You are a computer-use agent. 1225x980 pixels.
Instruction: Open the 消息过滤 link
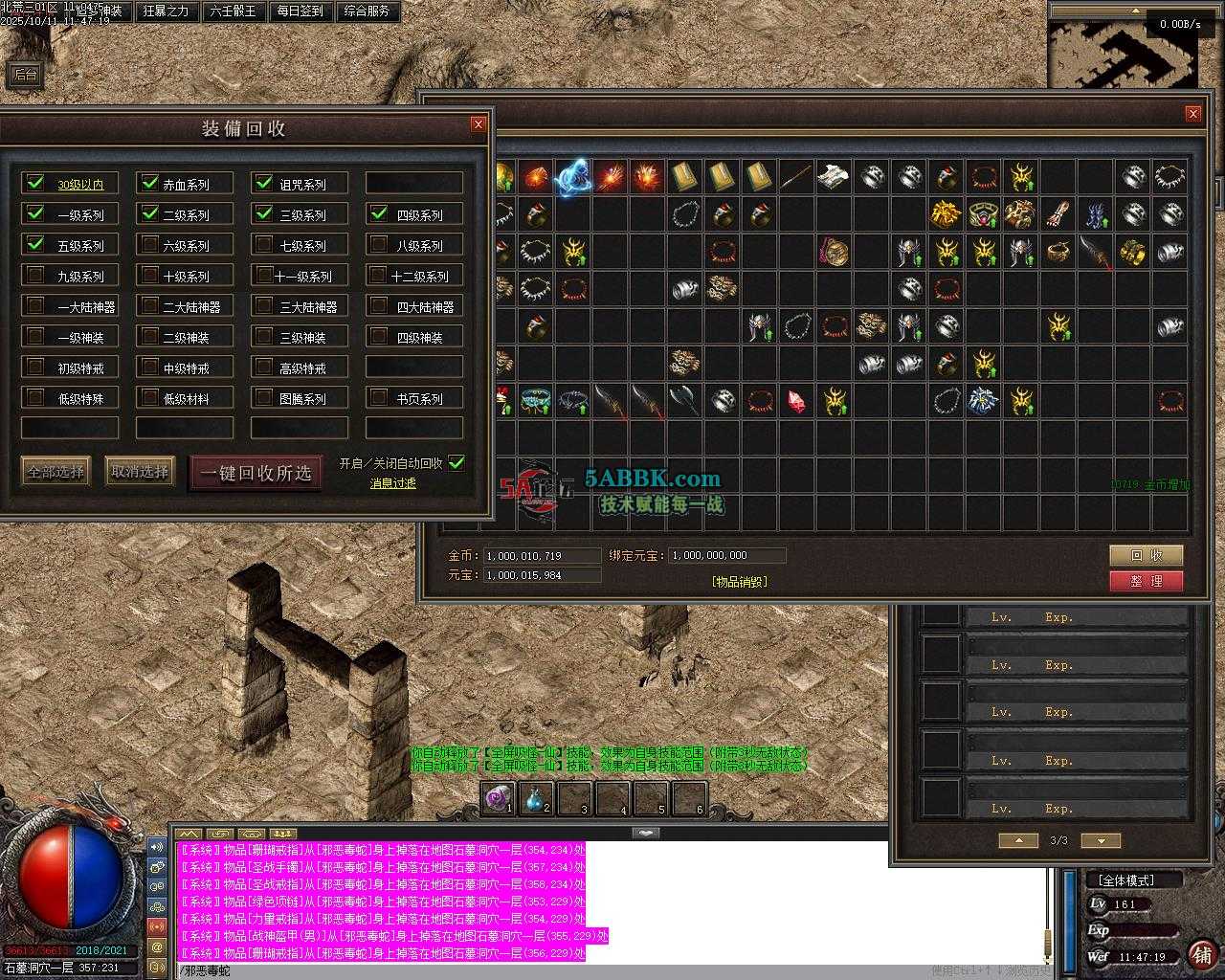pos(393,483)
